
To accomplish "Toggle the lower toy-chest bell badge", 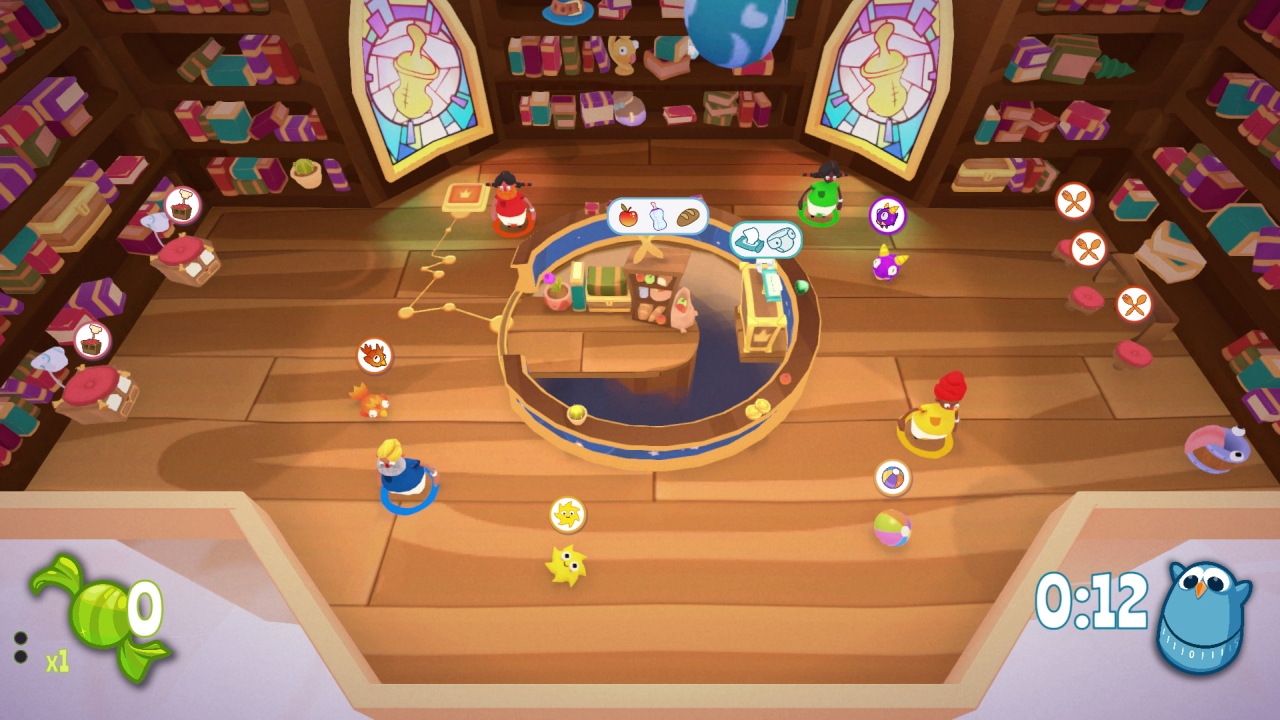I will coord(93,340).
